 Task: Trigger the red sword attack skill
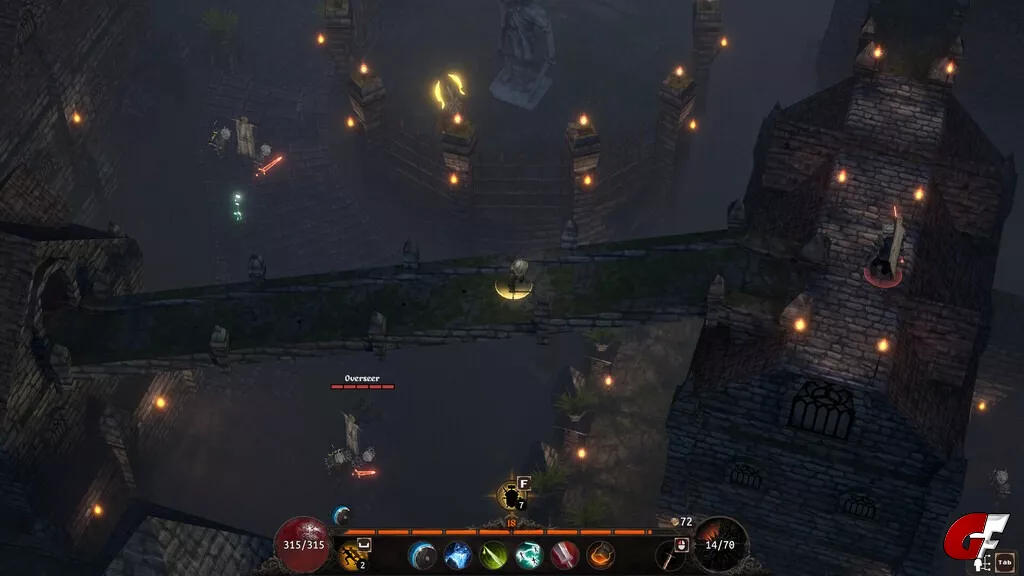[x=565, y=555]
